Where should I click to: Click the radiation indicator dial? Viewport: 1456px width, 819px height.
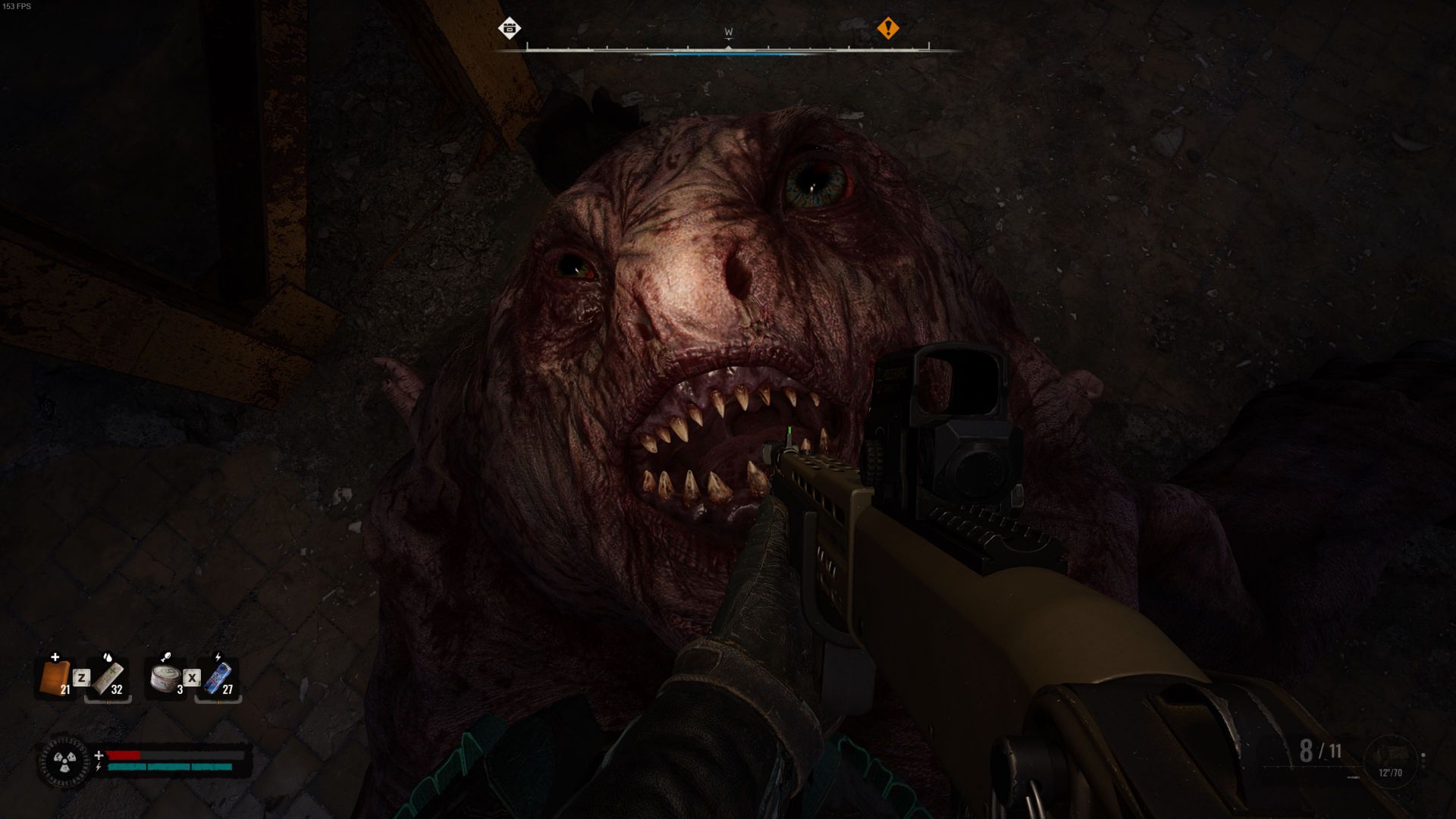click(64, 761)
